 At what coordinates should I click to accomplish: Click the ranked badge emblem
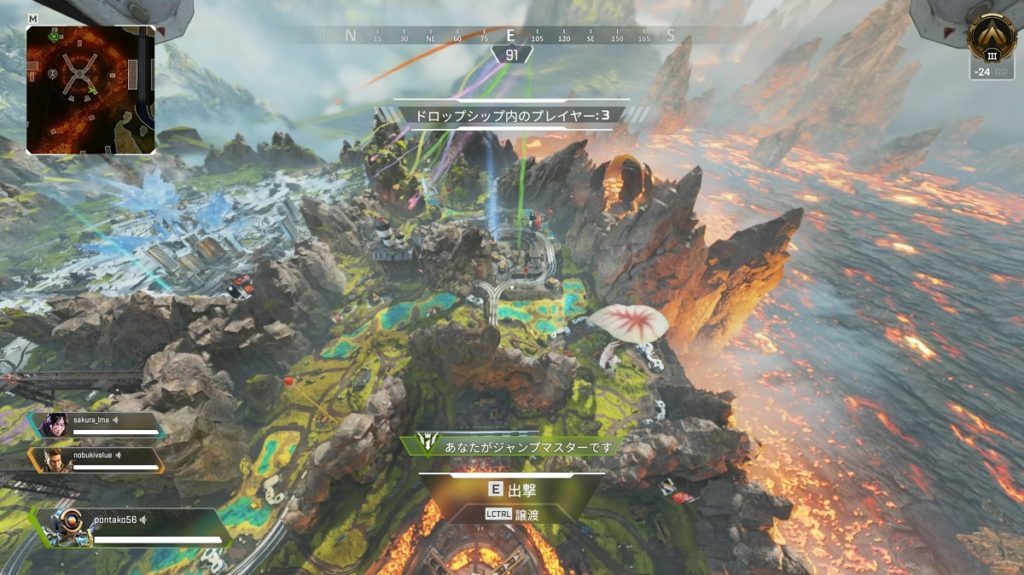point(991,39)
